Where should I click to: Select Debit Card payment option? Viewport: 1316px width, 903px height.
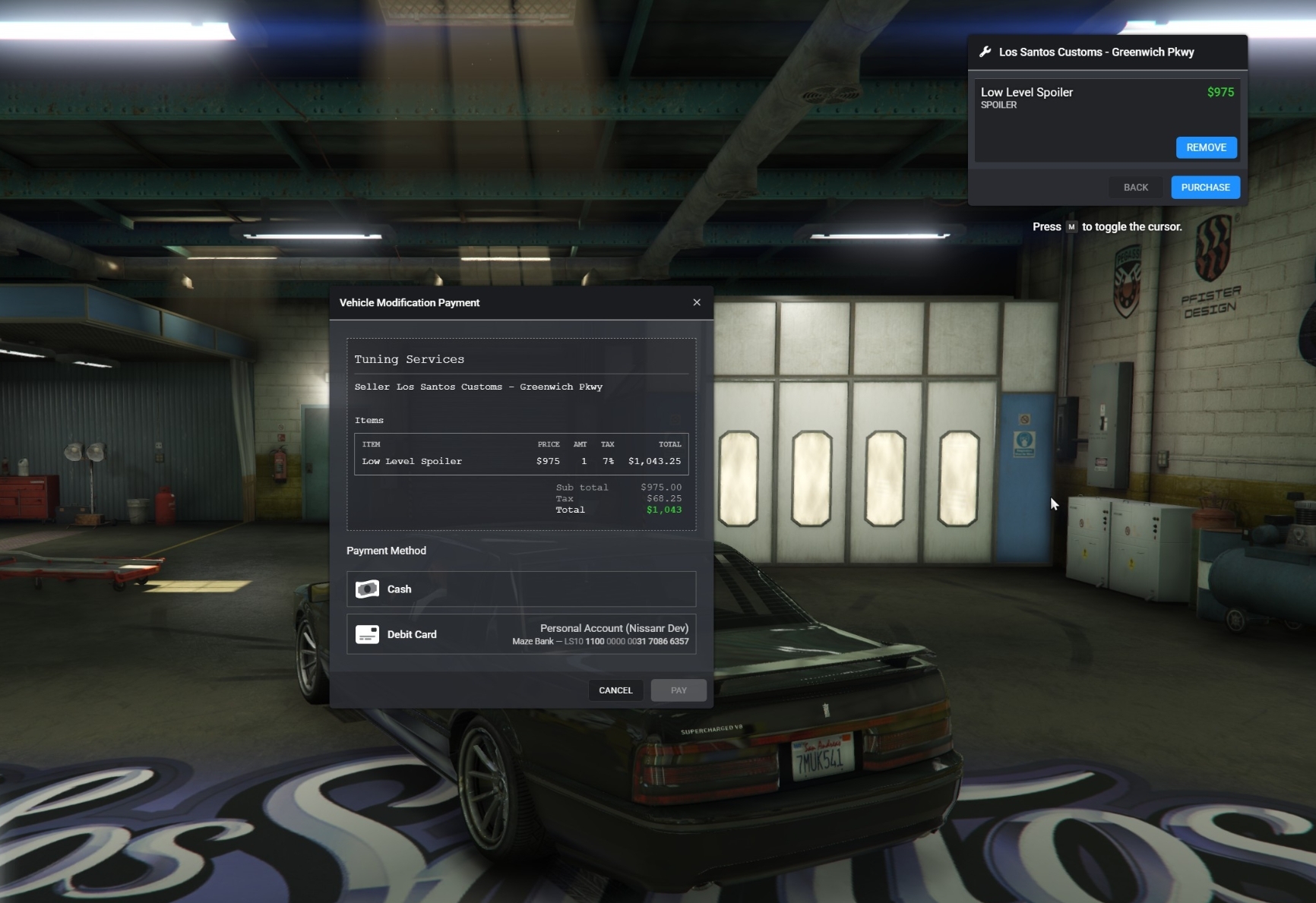pos(520,634)
